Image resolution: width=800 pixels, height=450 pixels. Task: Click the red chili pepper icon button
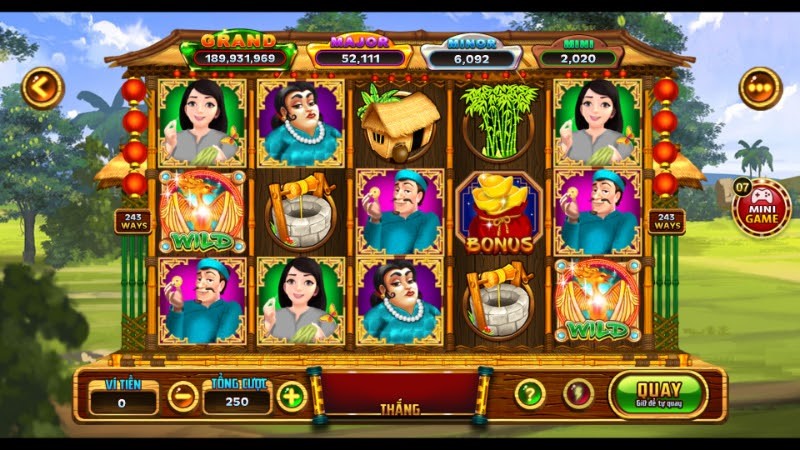point(578,394)
